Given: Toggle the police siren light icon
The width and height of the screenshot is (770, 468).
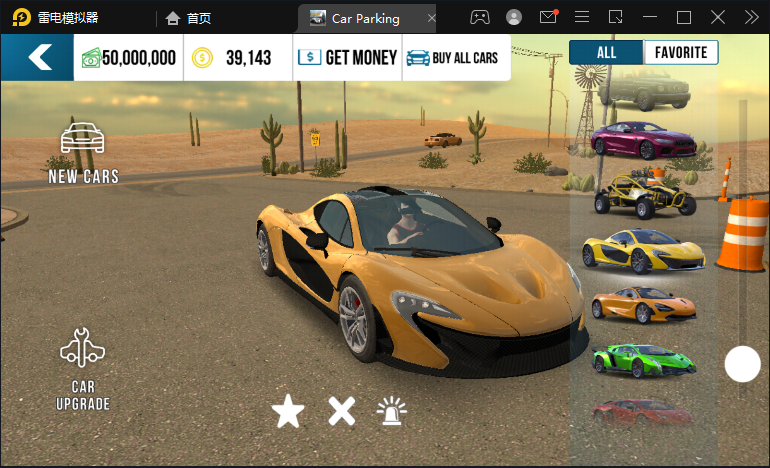Looking at the screenshot, I should (x=392, y=411).
